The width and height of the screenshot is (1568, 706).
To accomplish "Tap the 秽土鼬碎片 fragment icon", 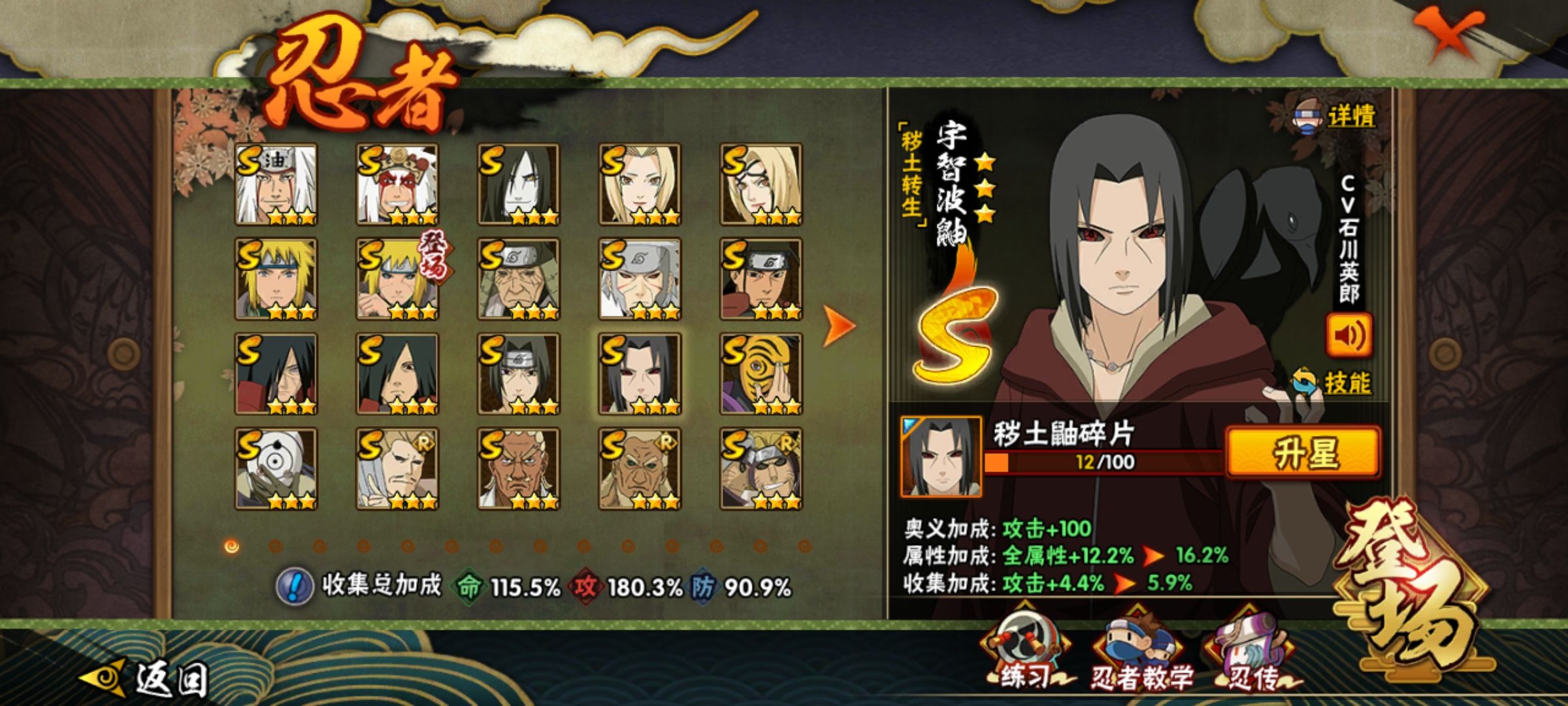I will [941, 456].
